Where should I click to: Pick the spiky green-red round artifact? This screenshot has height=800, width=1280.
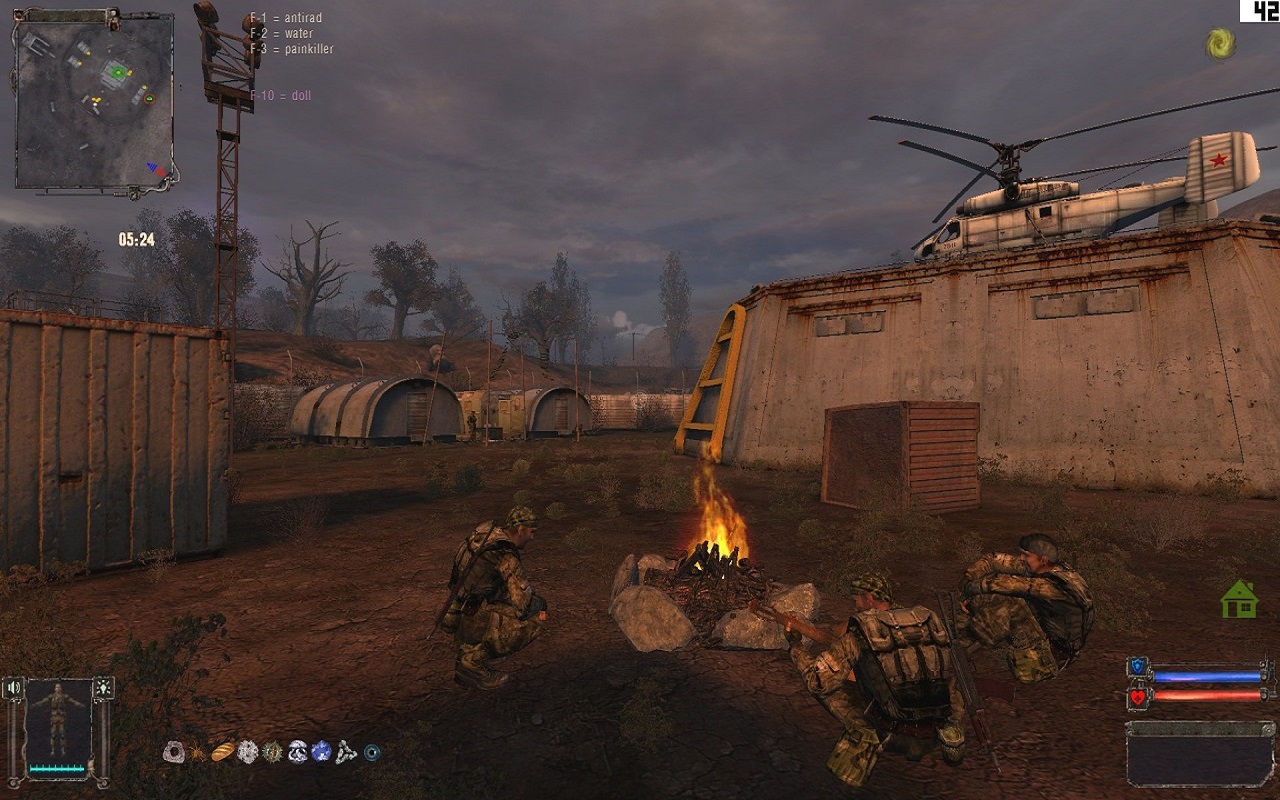tap(272, 752)
